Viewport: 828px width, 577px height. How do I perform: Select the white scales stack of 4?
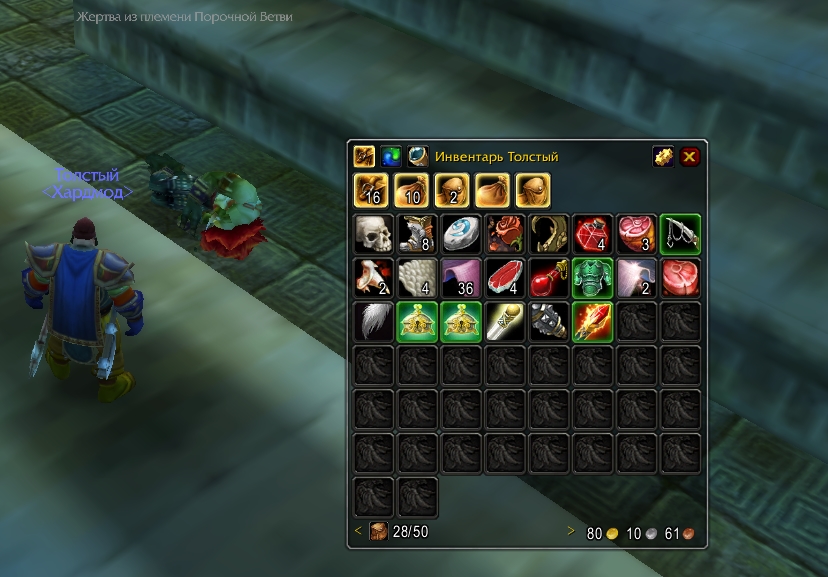click(x=418, y=278)
